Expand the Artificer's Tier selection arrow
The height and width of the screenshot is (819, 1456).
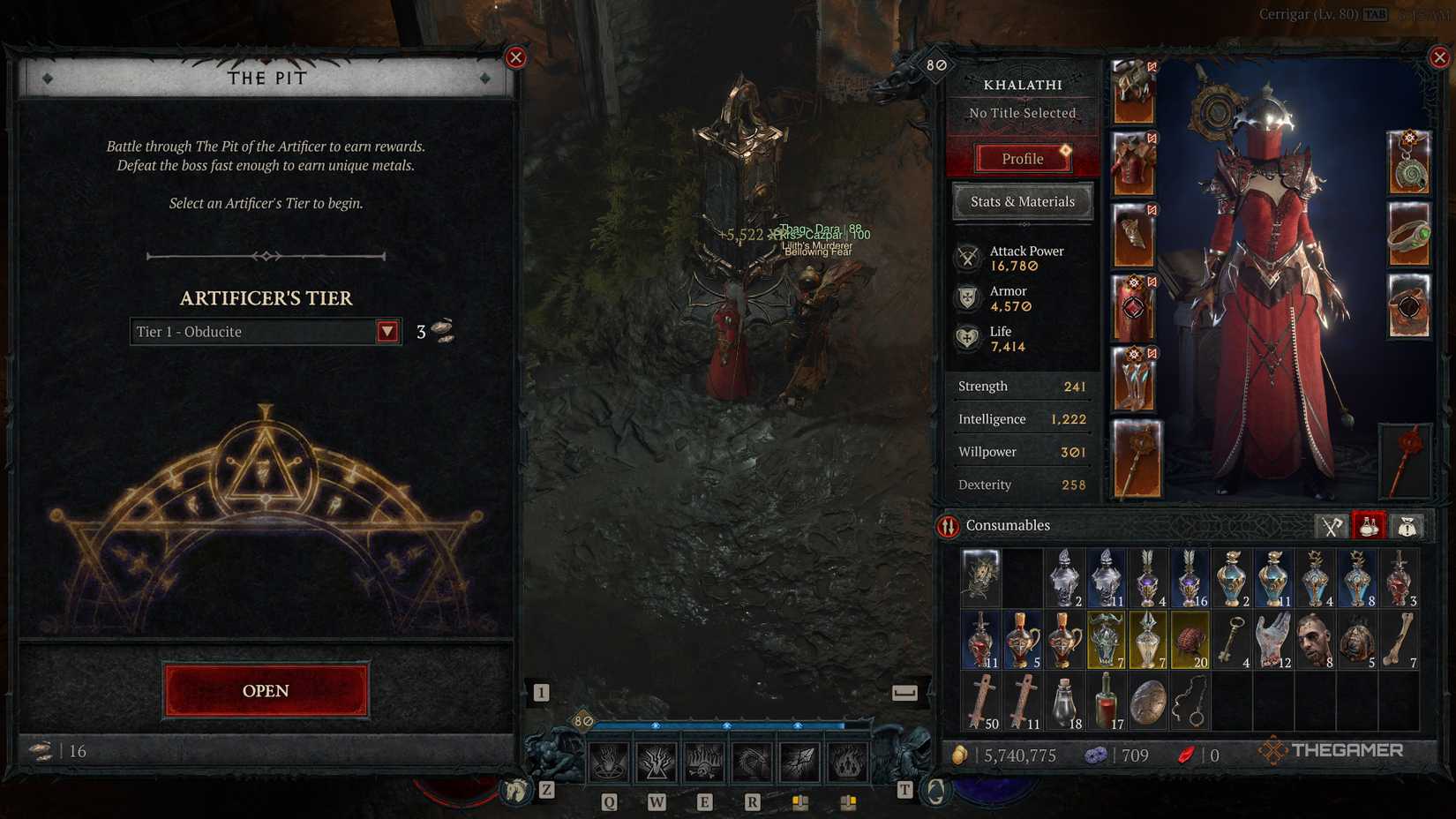coord(387,332)
